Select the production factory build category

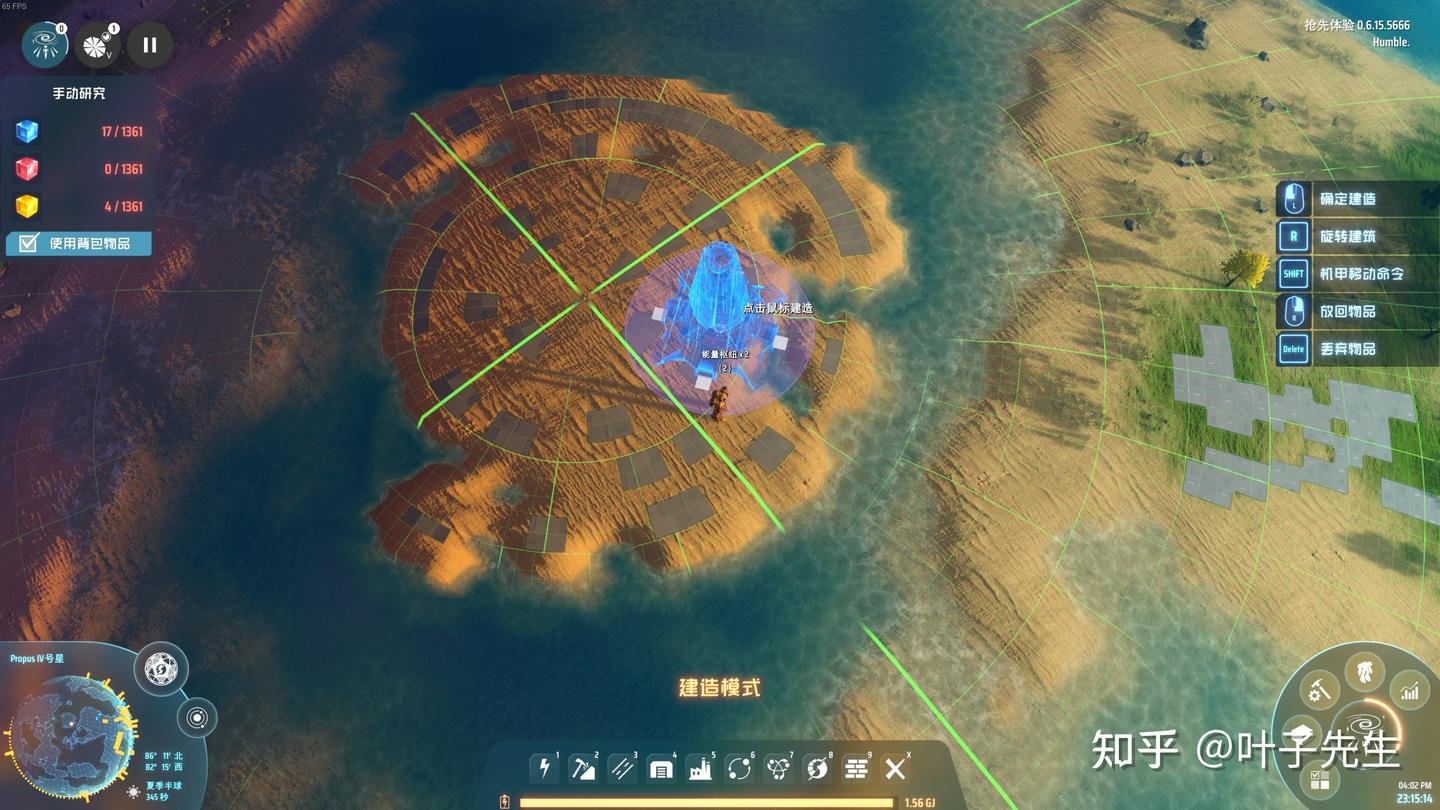point(700,768)
